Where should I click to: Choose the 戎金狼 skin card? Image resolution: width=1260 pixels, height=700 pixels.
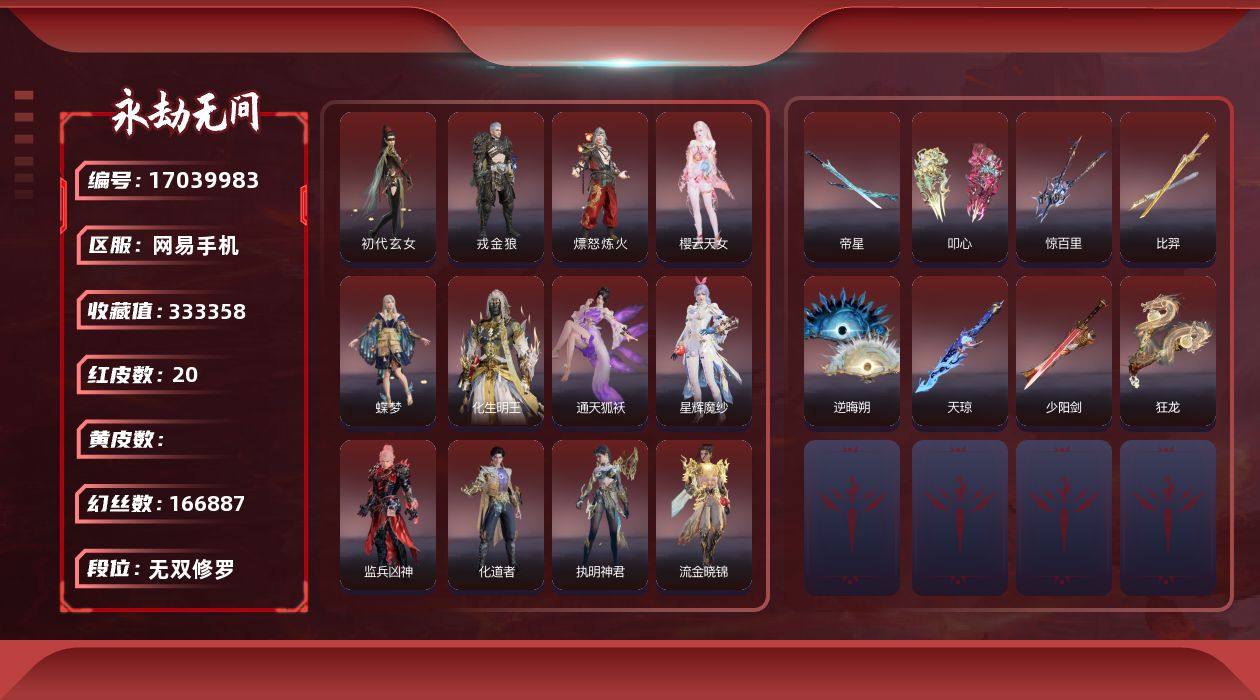[496, 187]
